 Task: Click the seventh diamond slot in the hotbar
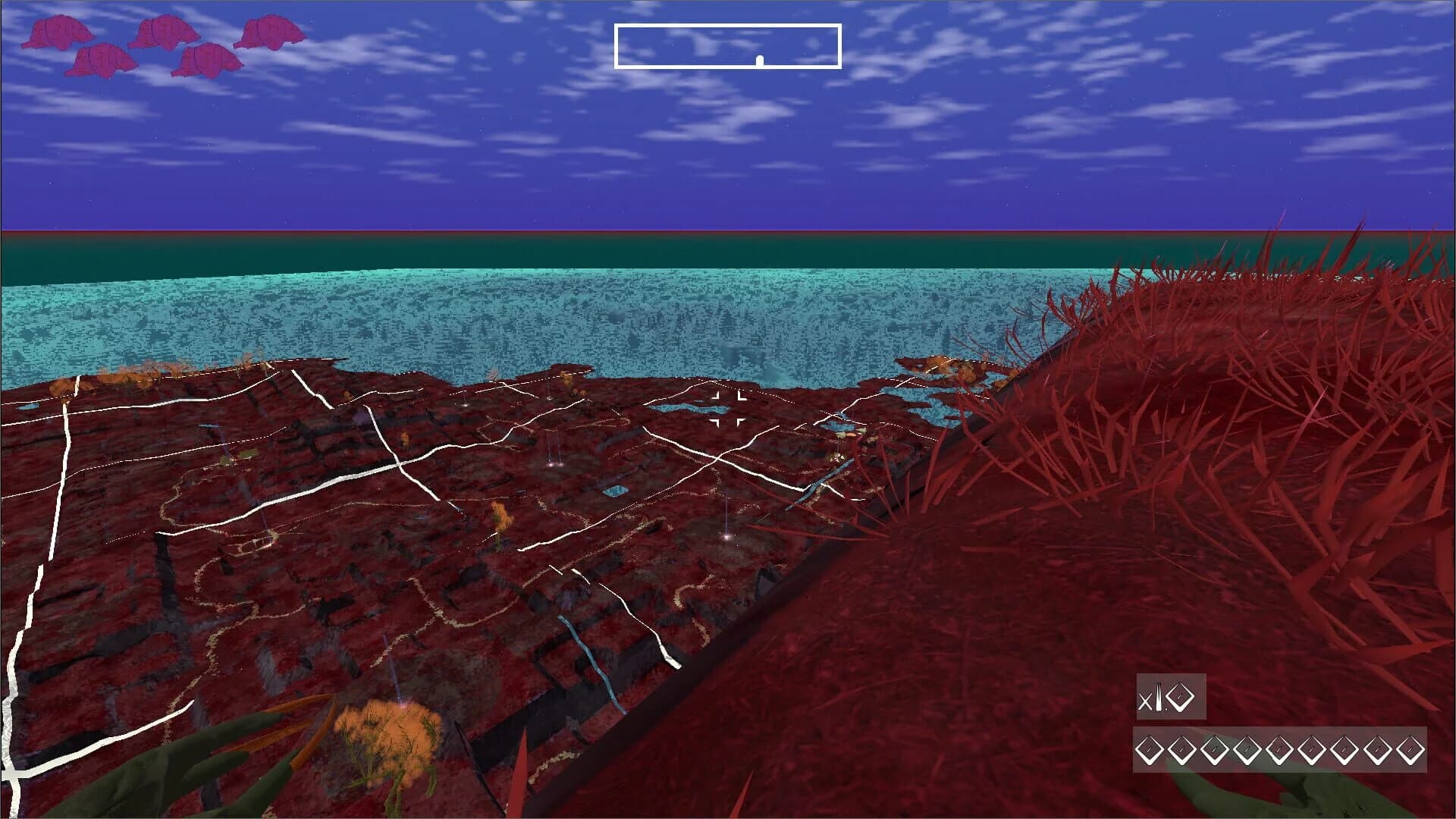(x=1343, y=750)
